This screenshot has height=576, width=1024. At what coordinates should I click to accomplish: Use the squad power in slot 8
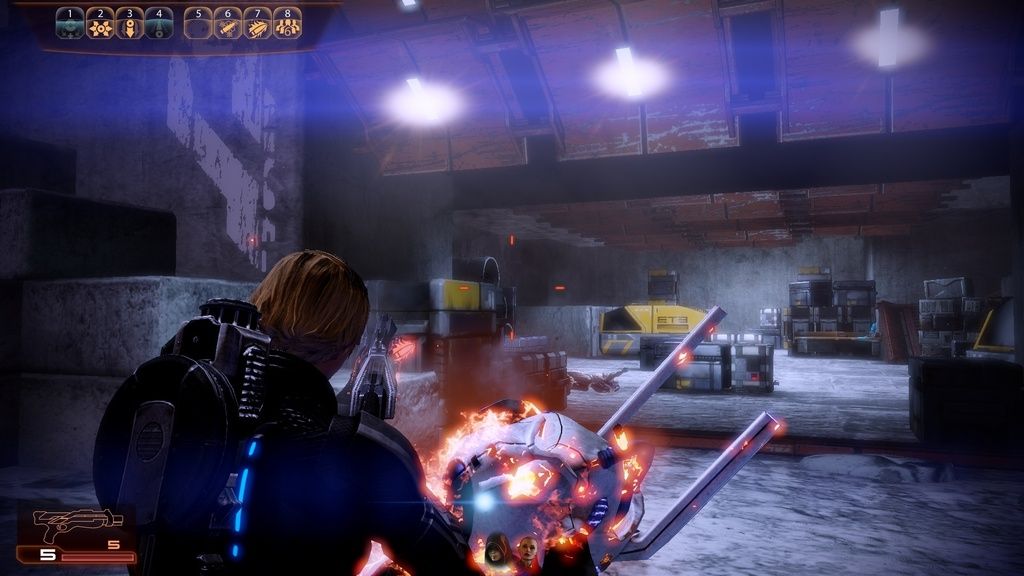click(287, 24)
